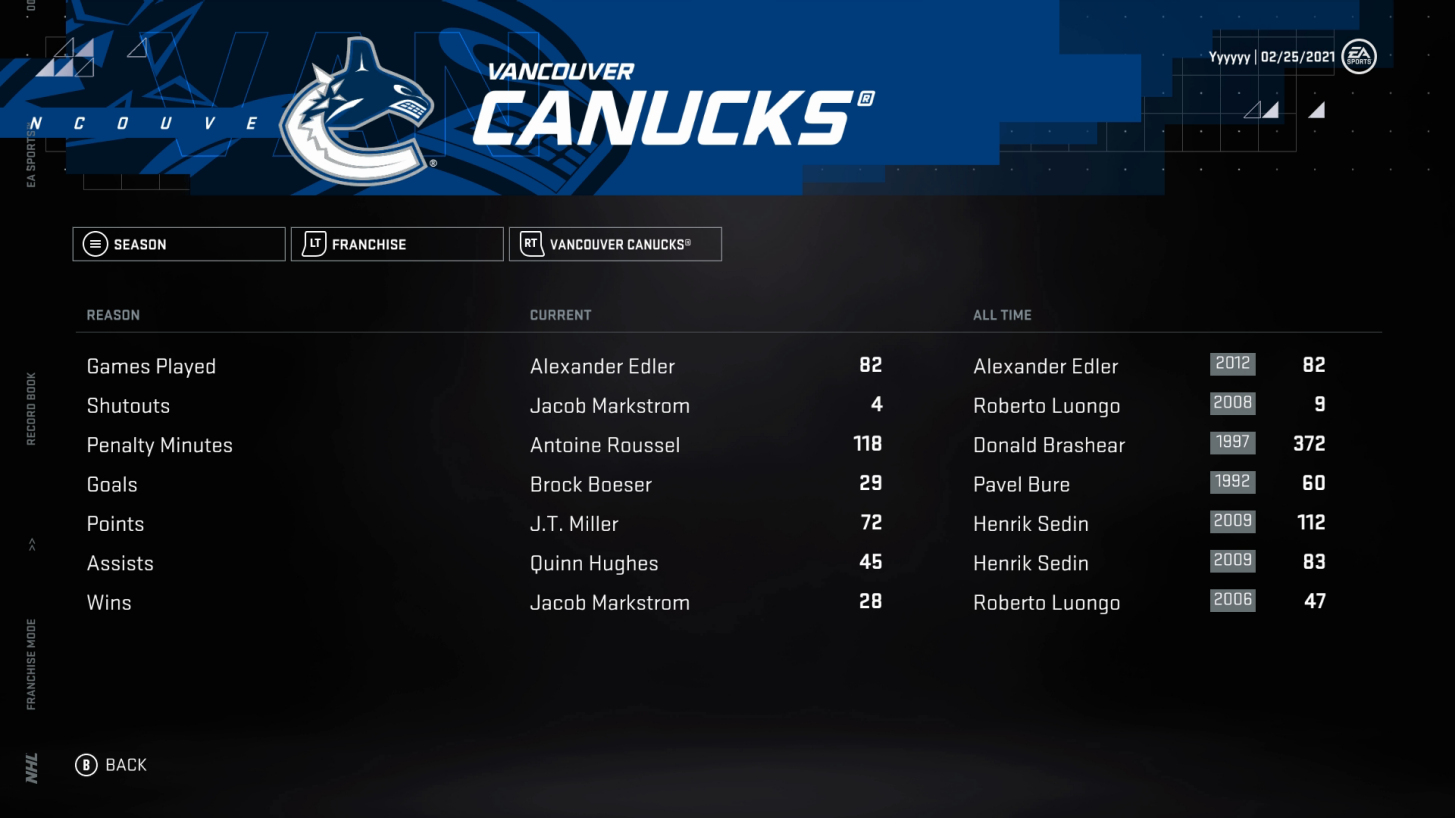
Task: Pick the Points record row
Action: click(x=116, y=524)
